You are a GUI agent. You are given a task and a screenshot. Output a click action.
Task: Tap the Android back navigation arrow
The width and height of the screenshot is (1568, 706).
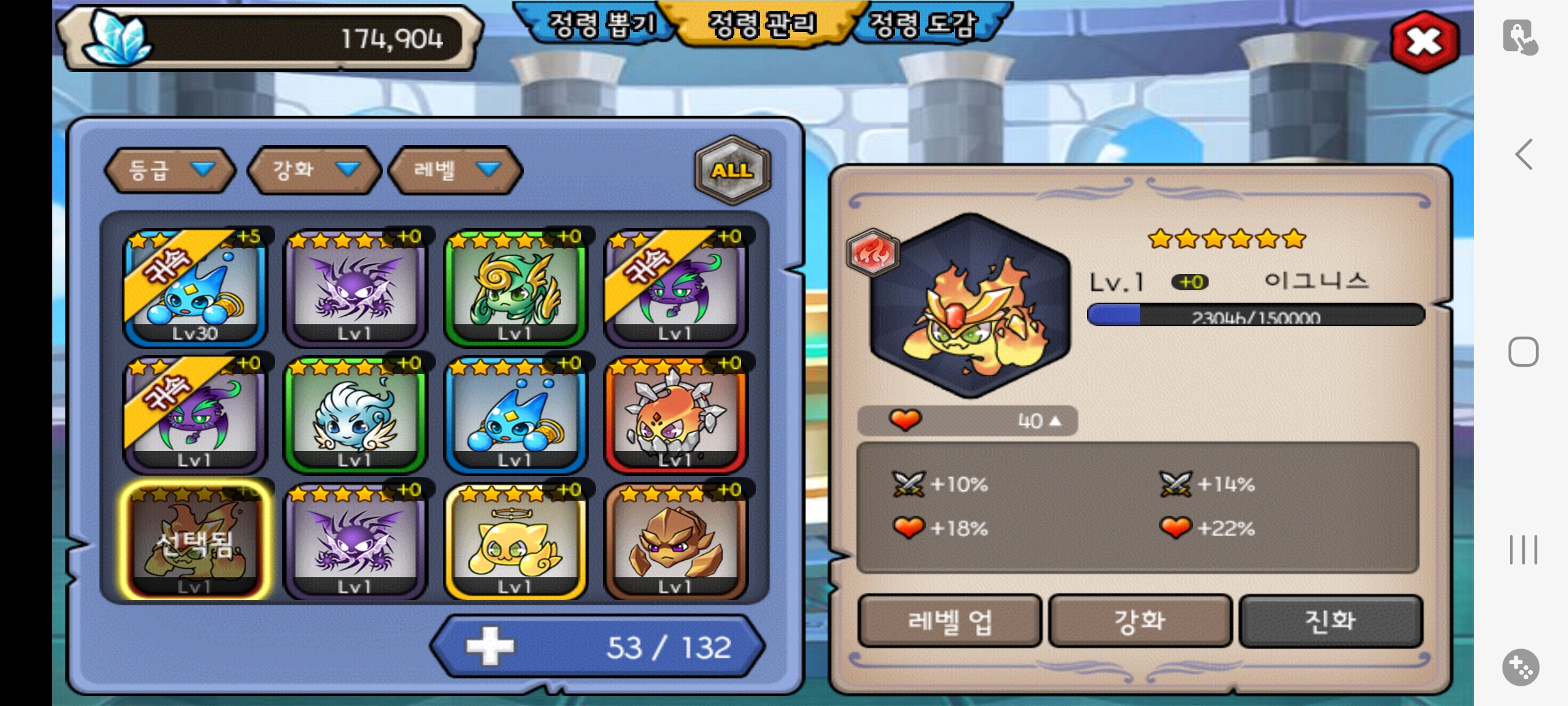(1524, 155)
